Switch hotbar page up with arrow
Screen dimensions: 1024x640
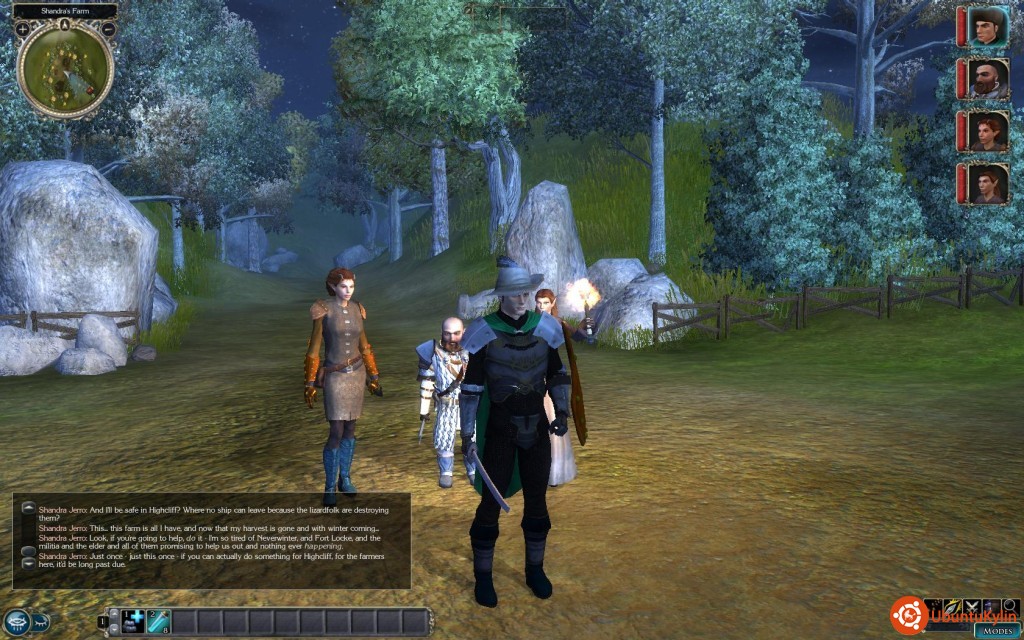coord(113,613)
